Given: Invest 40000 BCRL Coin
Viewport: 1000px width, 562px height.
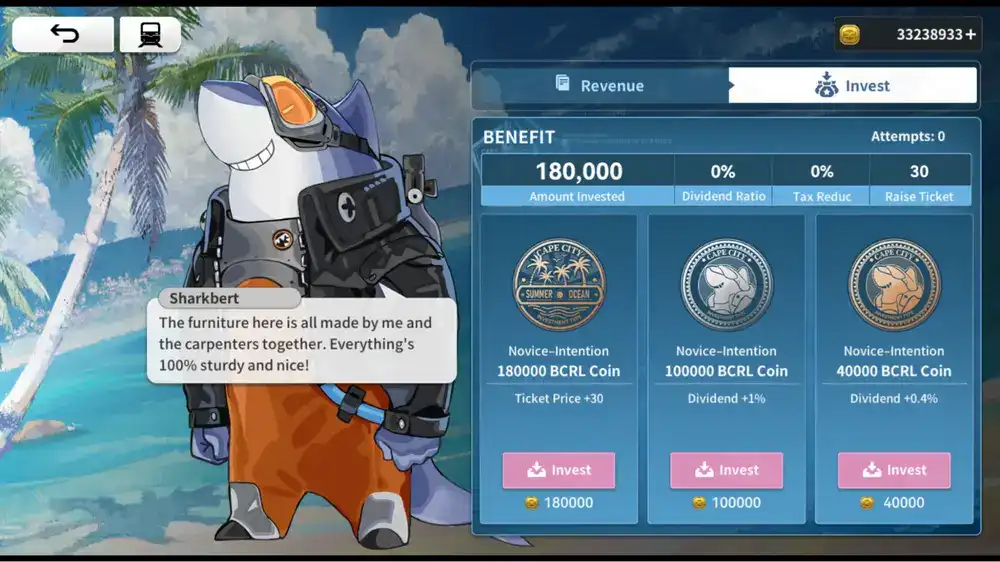Looking at the screenshot, I should 894,470.
